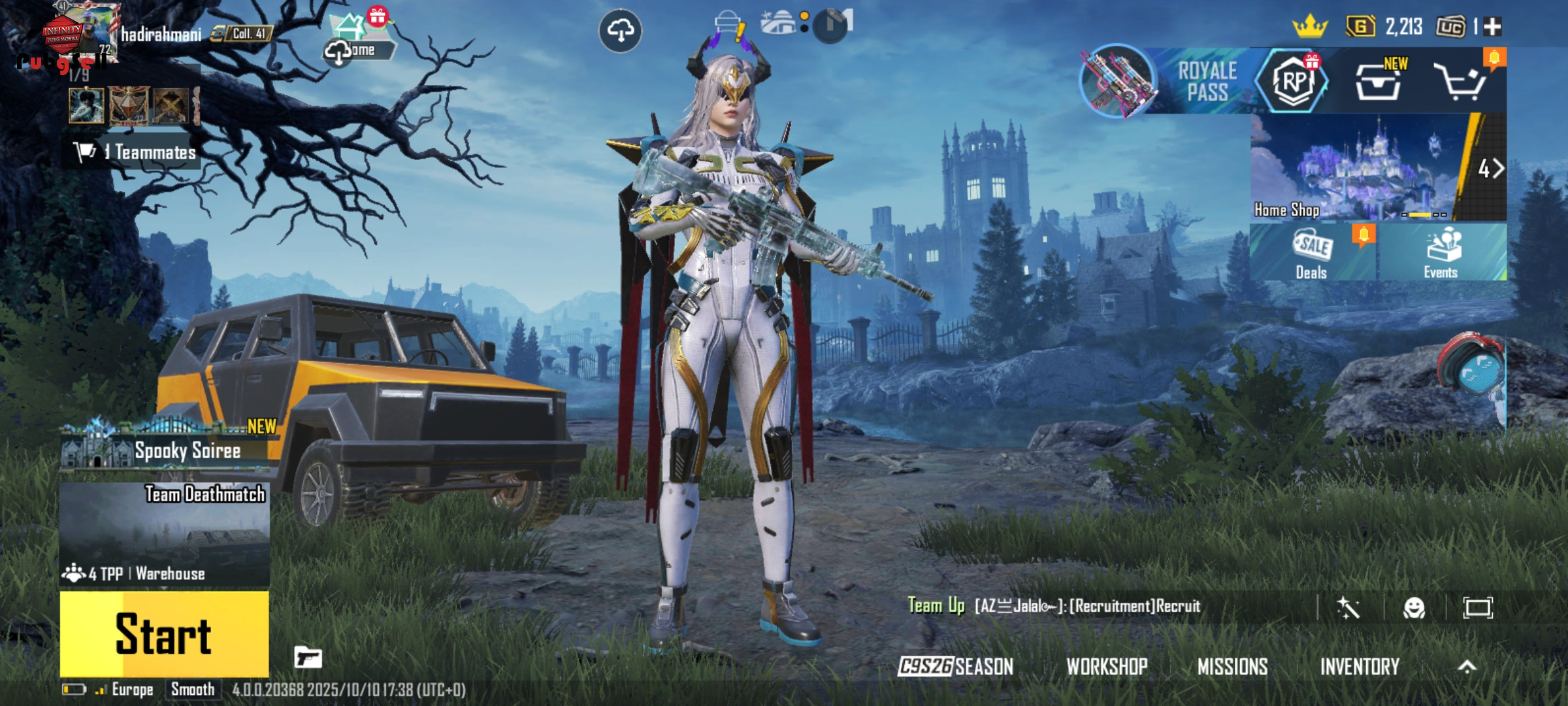1568x706 pixels.
Task: Go to the Season menu
Action: pyautogui.click(x=955, y=666)
